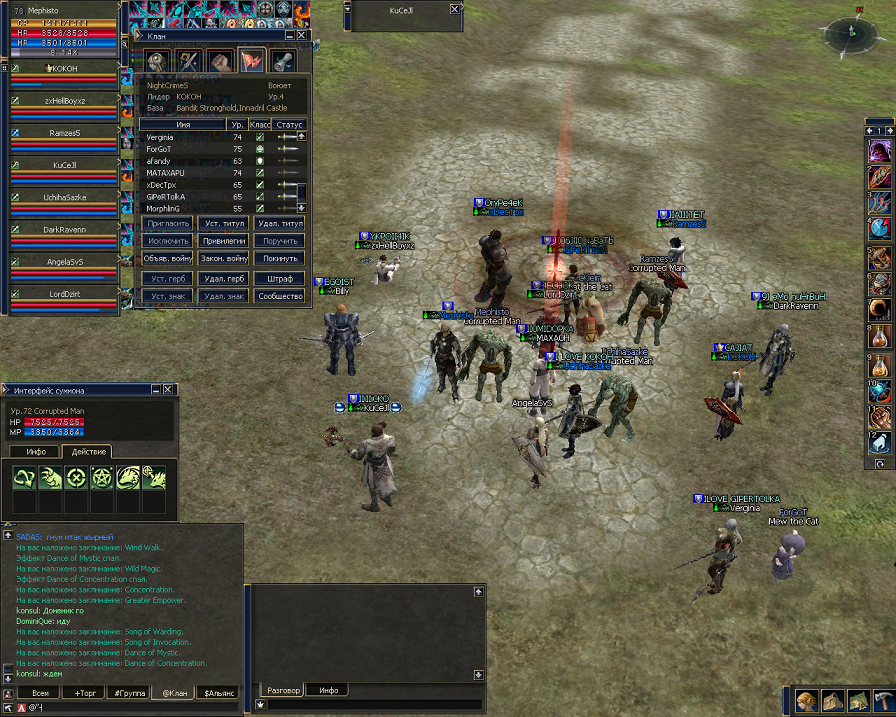Click the chat input field
896x717 pixels.
click(x=130, y=708)
